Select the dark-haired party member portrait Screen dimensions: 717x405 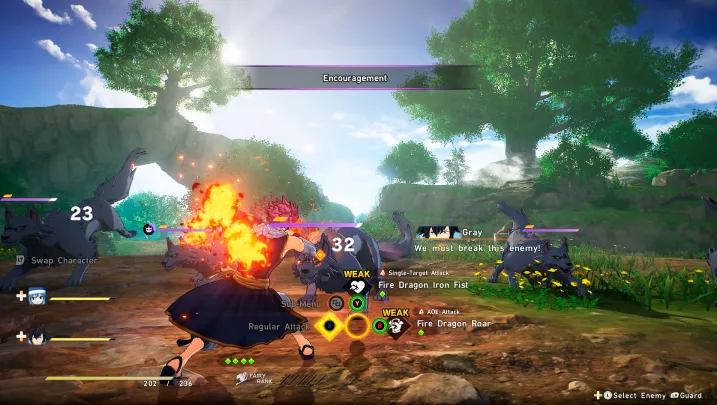37,336
